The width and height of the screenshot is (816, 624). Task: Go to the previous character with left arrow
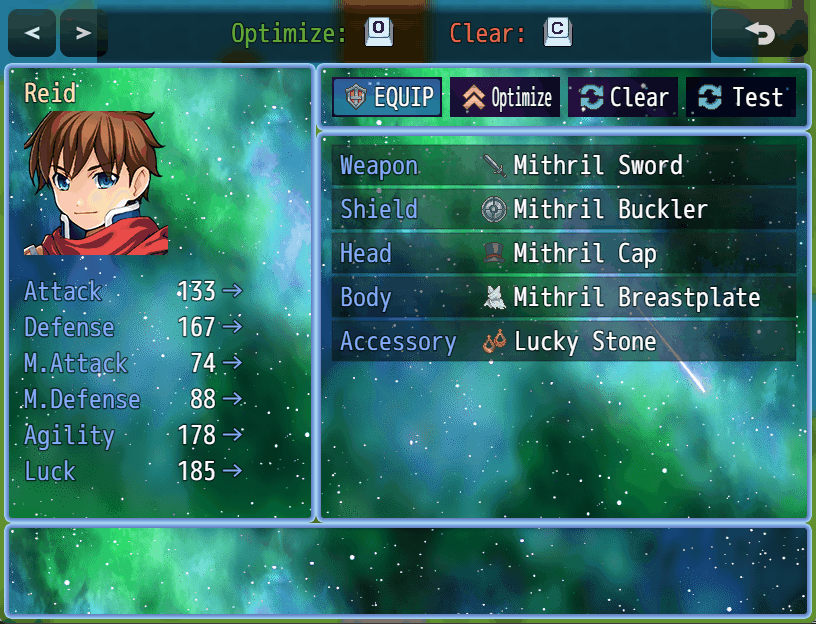coord(32,34)
